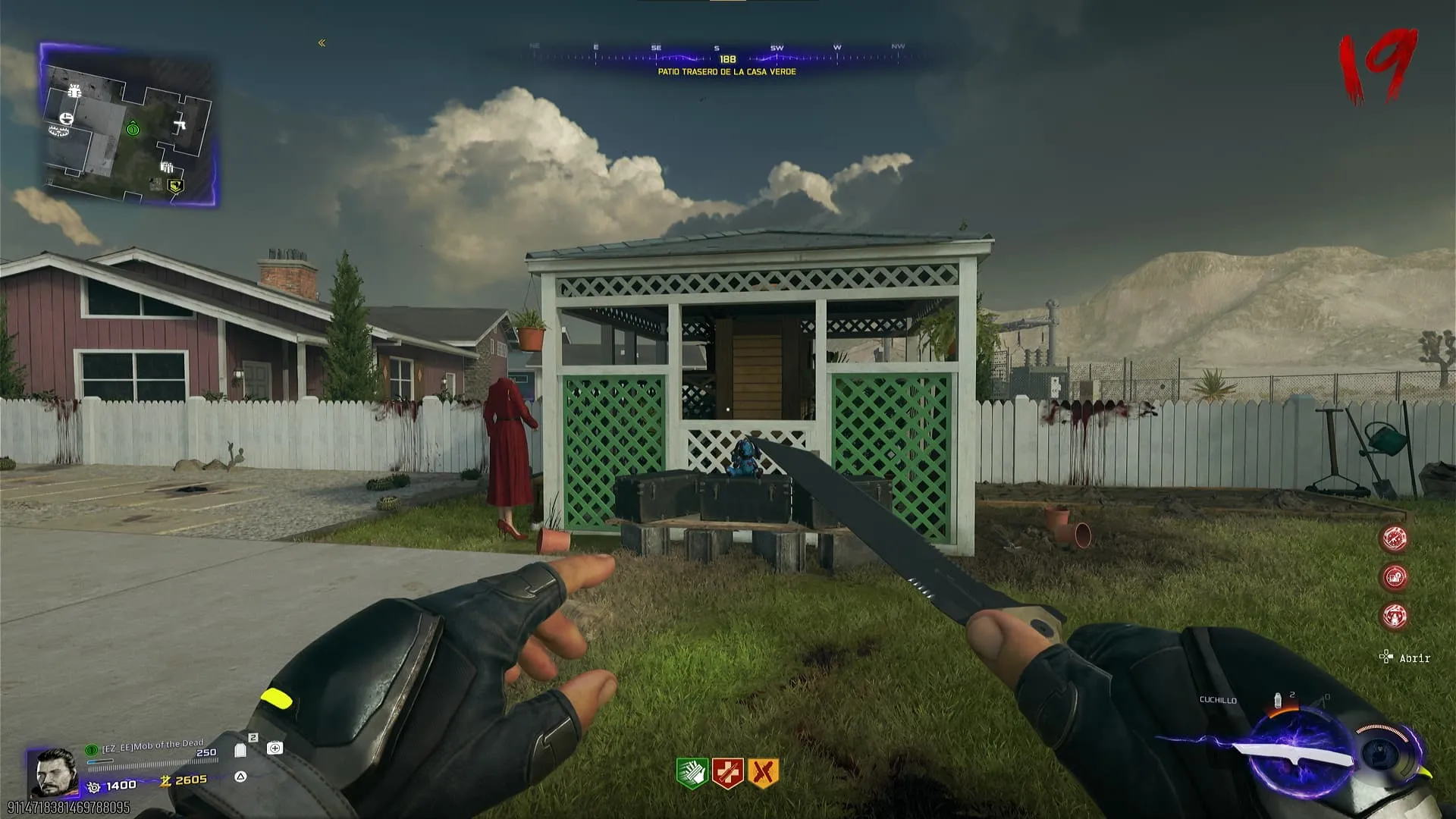Click the jaws trap marker on the minimap

pyautogui.click(x=59, y=131)
